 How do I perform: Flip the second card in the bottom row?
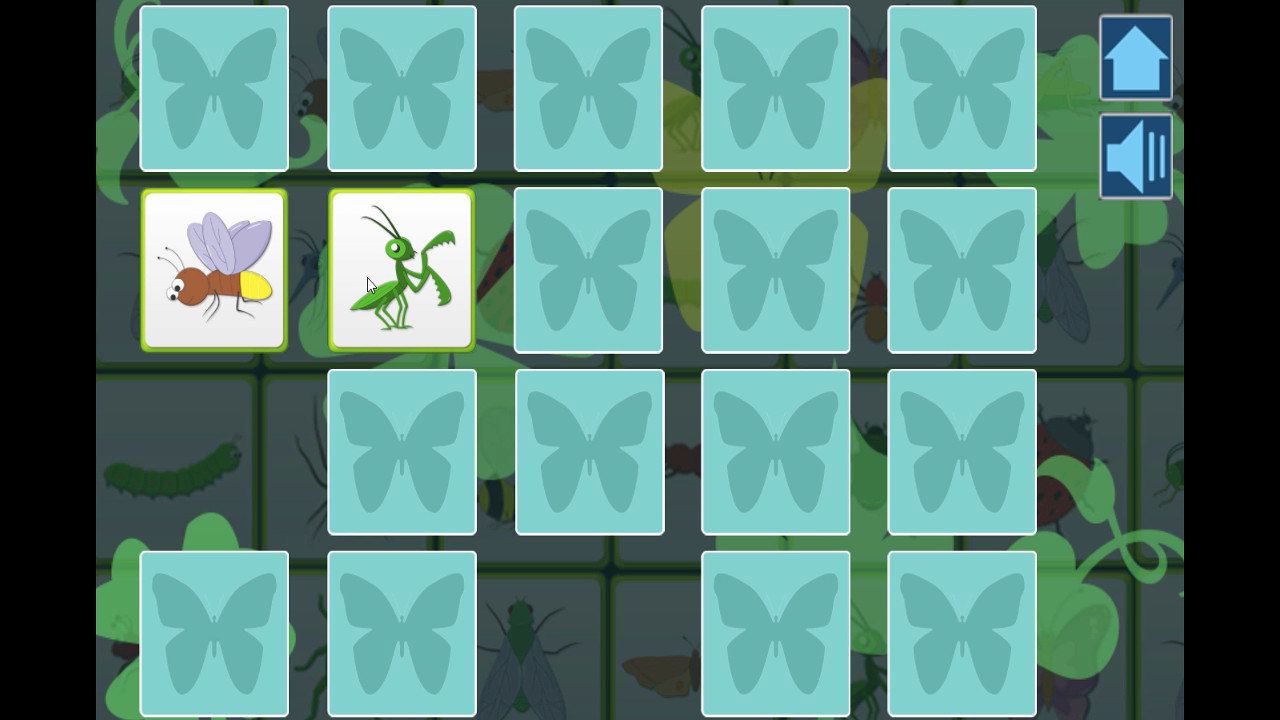(401, 633)
